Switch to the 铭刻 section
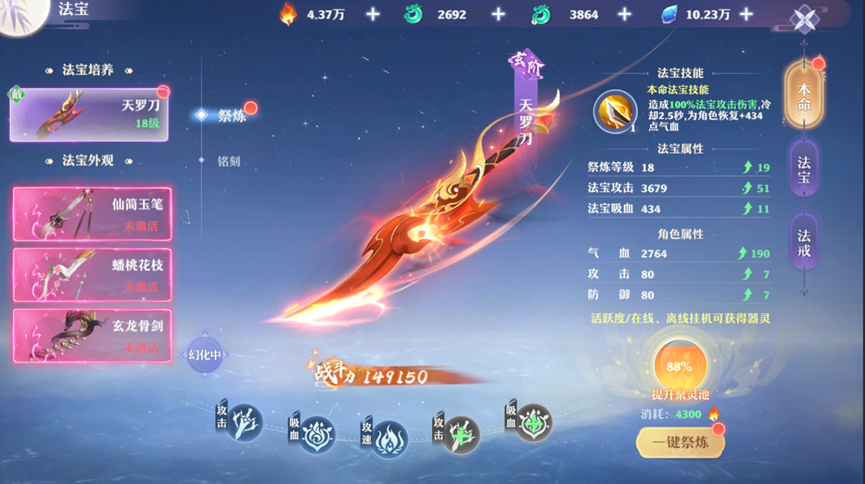The image size is (865, 484). click(229, 161)
